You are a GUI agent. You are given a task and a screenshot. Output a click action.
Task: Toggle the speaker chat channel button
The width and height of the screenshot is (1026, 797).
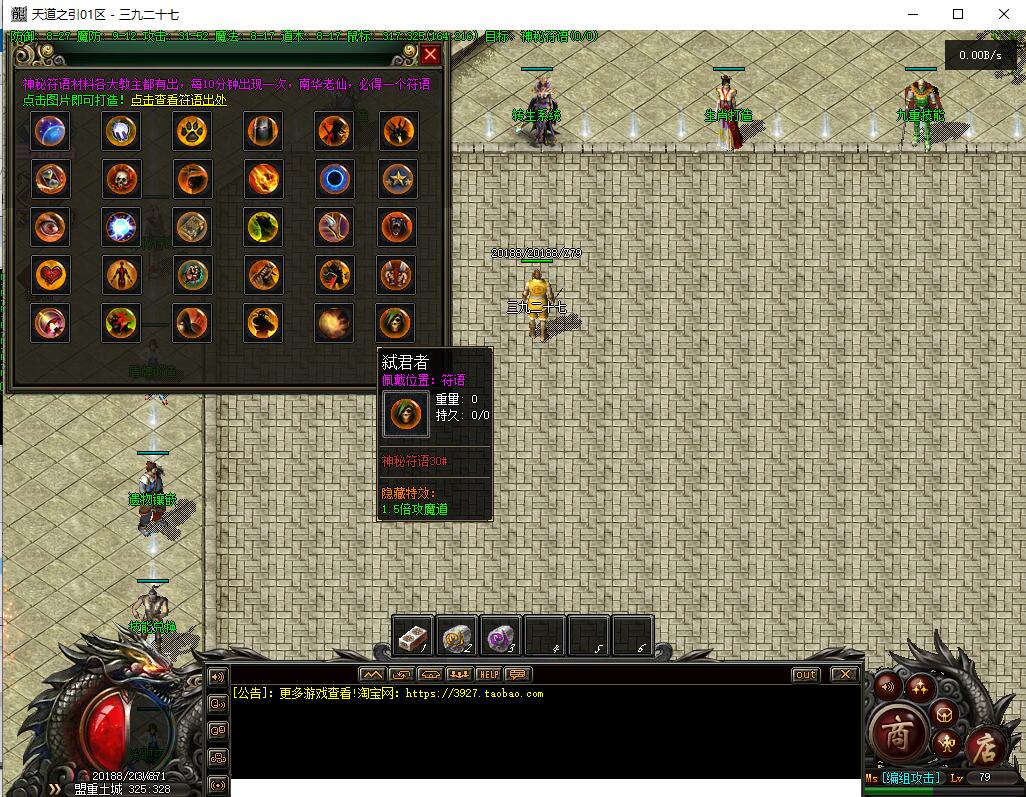217,677
